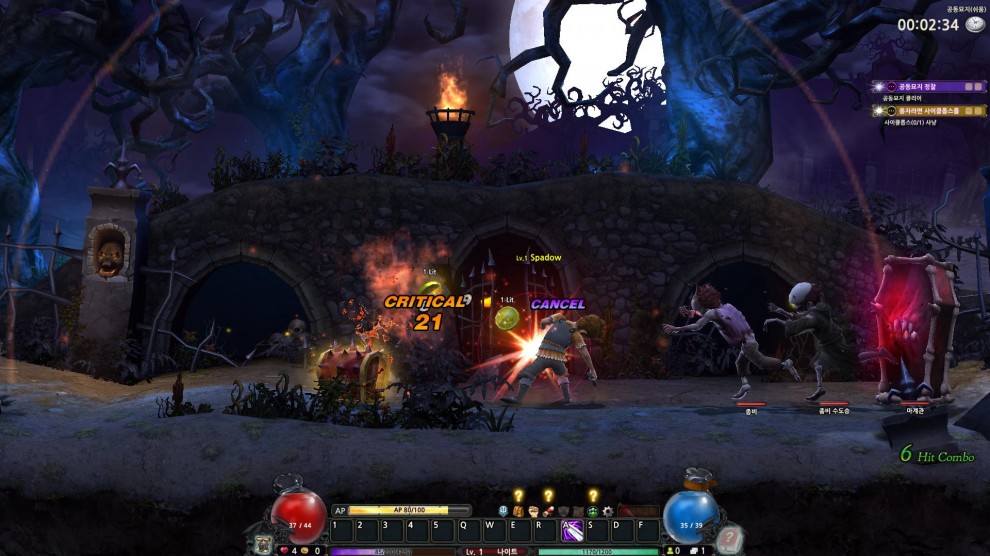Click the green orb menu icon

click(593, 511)
